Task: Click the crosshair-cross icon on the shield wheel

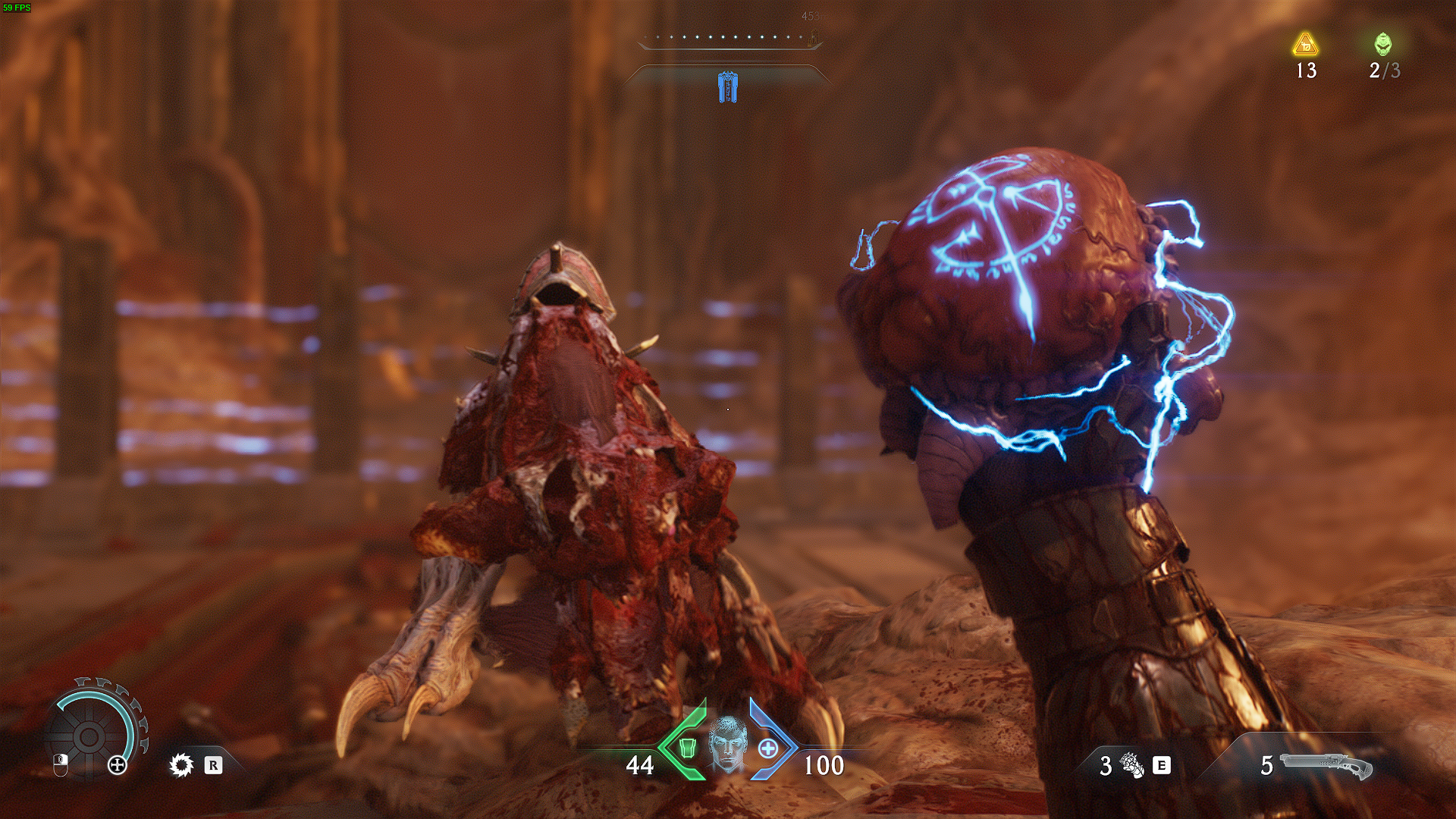Action: pyautogui.click(x=118, y=764)
